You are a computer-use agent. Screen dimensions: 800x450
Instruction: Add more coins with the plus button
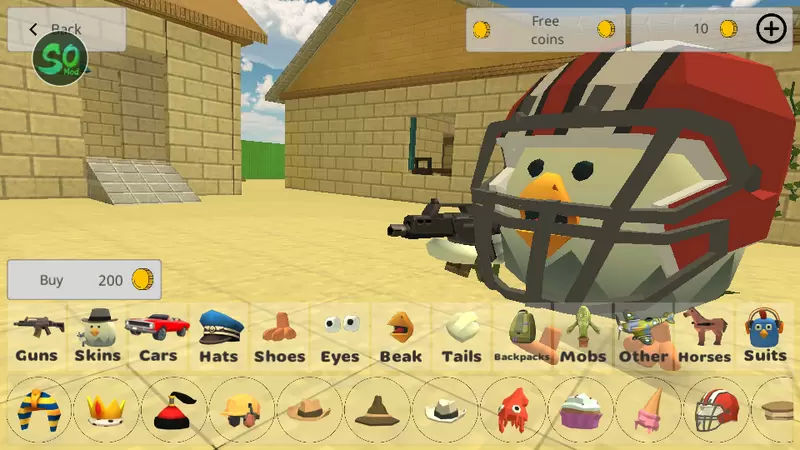point(771,29)
